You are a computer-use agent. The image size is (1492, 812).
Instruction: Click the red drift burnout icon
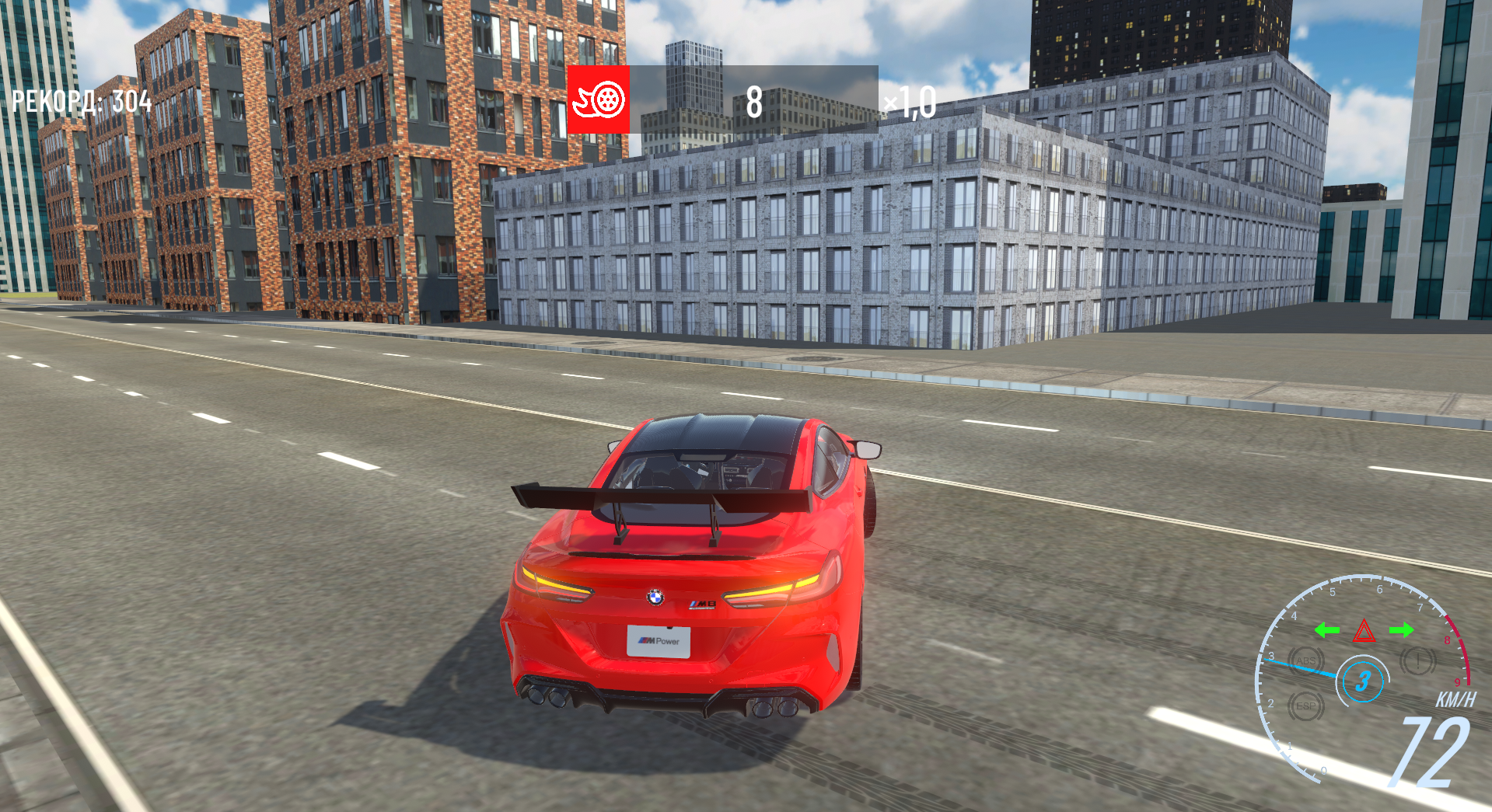click(x=599, y=101)
